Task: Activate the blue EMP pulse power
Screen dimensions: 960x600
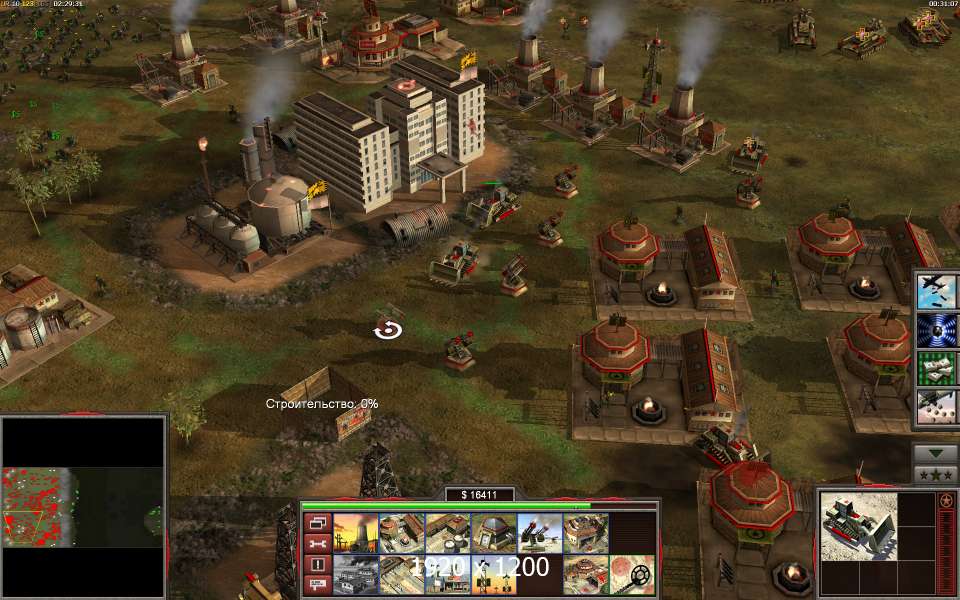Action: tap(936, 329)
